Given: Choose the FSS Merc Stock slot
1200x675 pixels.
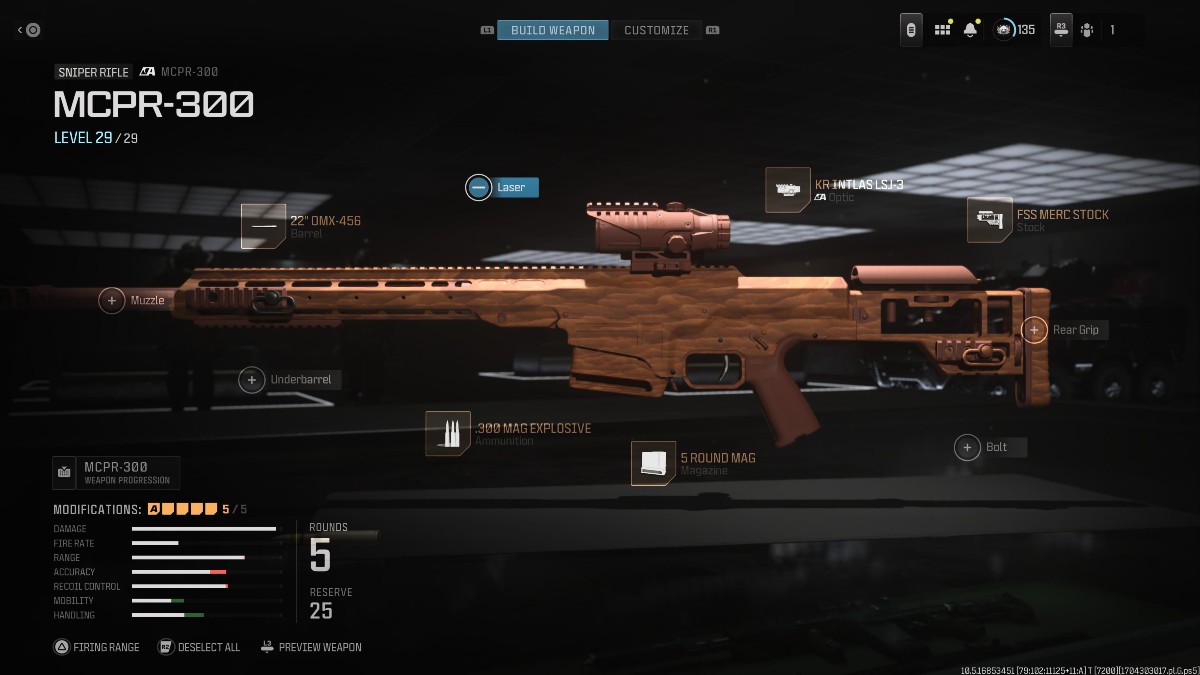Looking at the screenshot, I should (x=990, y=220).
